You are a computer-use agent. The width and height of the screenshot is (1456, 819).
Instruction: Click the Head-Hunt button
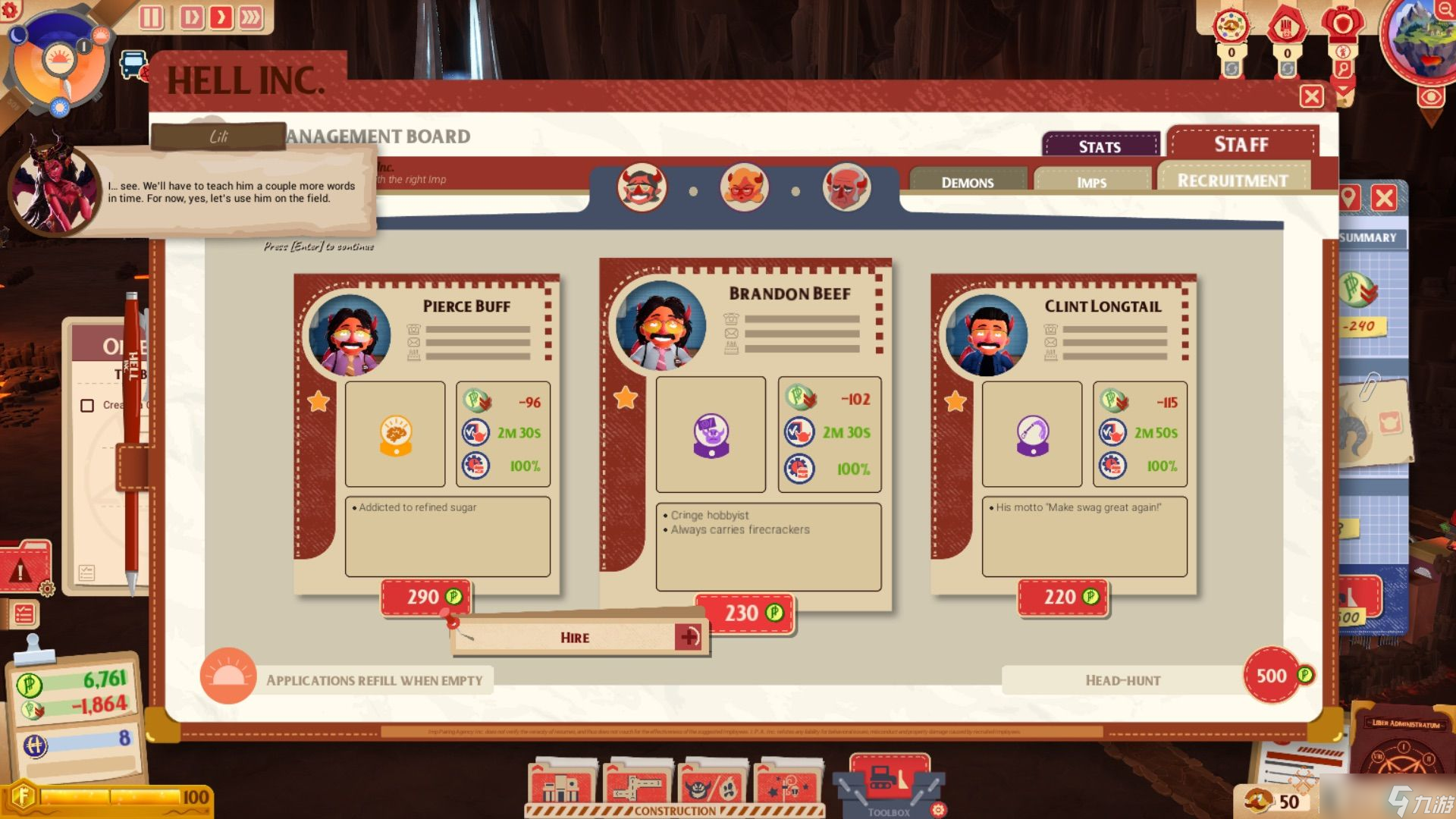[1123, 680]
